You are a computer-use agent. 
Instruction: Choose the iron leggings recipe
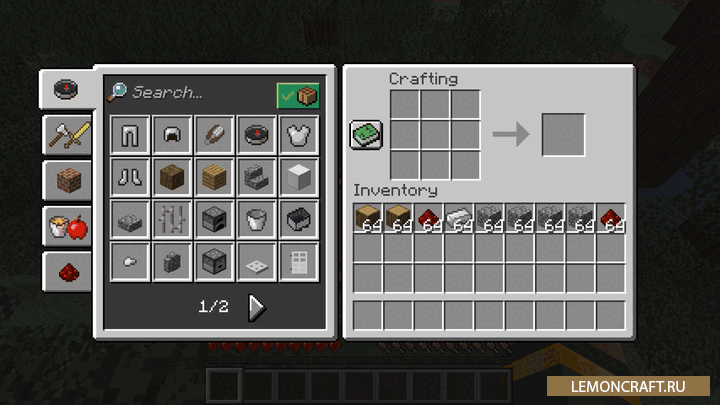(130, 134)
